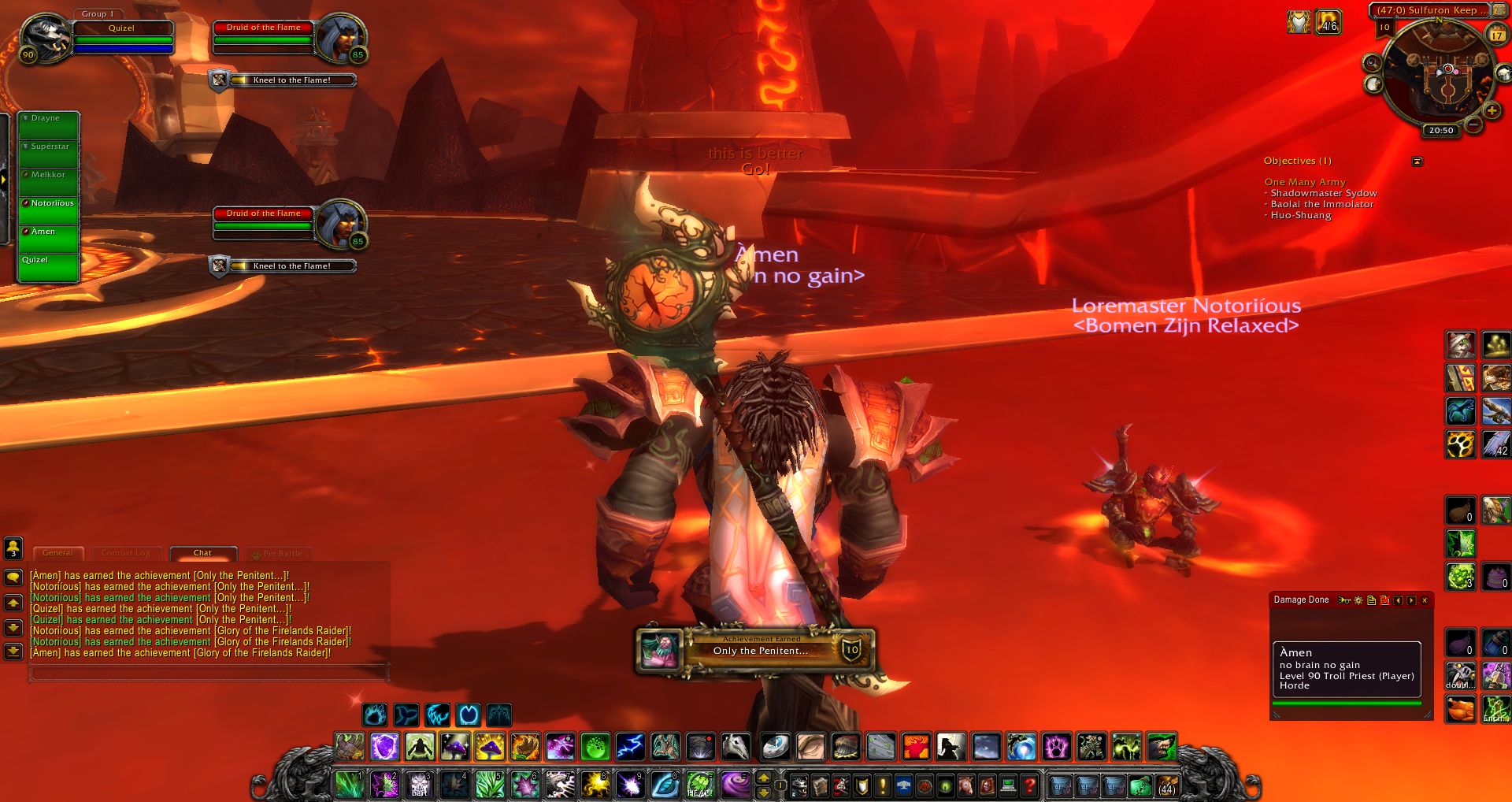Open Damage Done meter settings gear

(1358, 600)
